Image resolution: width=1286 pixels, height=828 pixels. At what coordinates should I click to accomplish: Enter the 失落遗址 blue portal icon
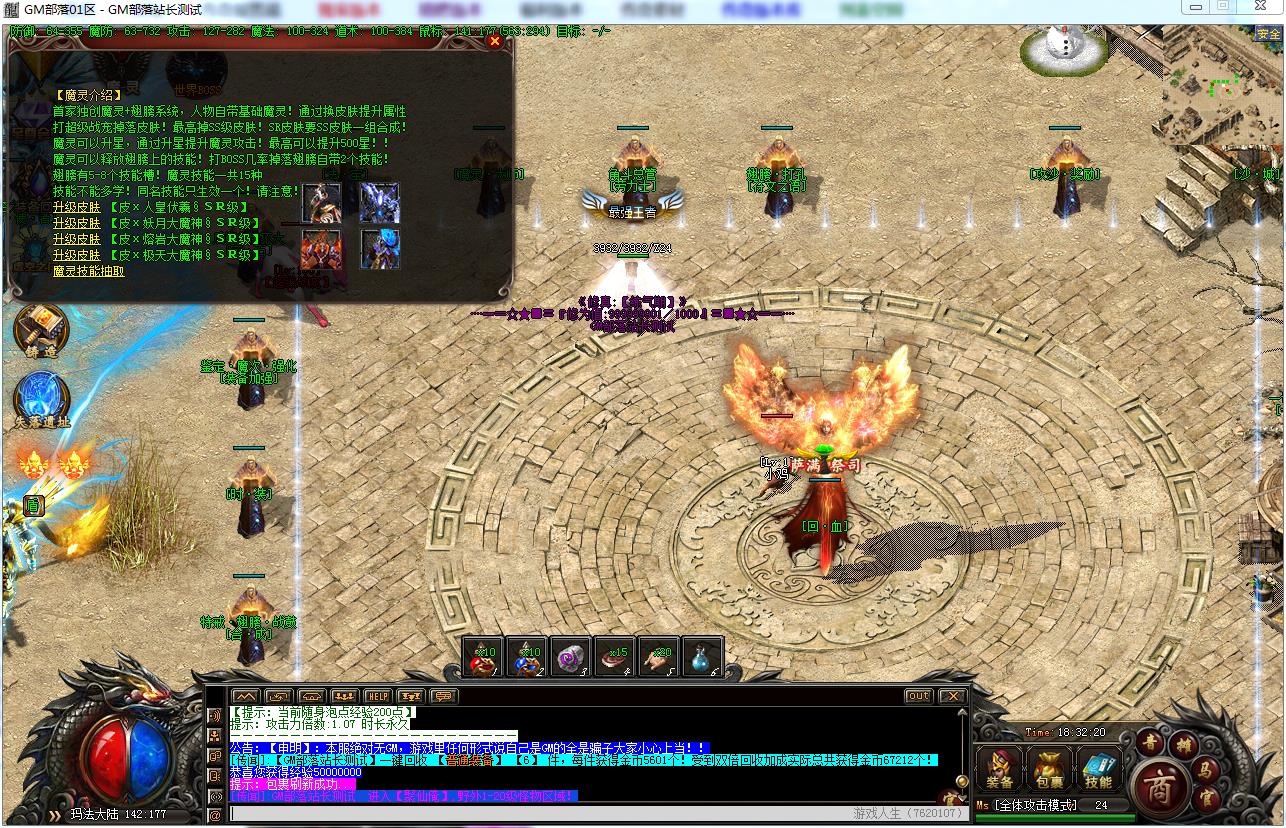pyautogui.click(x=41, y=397)
